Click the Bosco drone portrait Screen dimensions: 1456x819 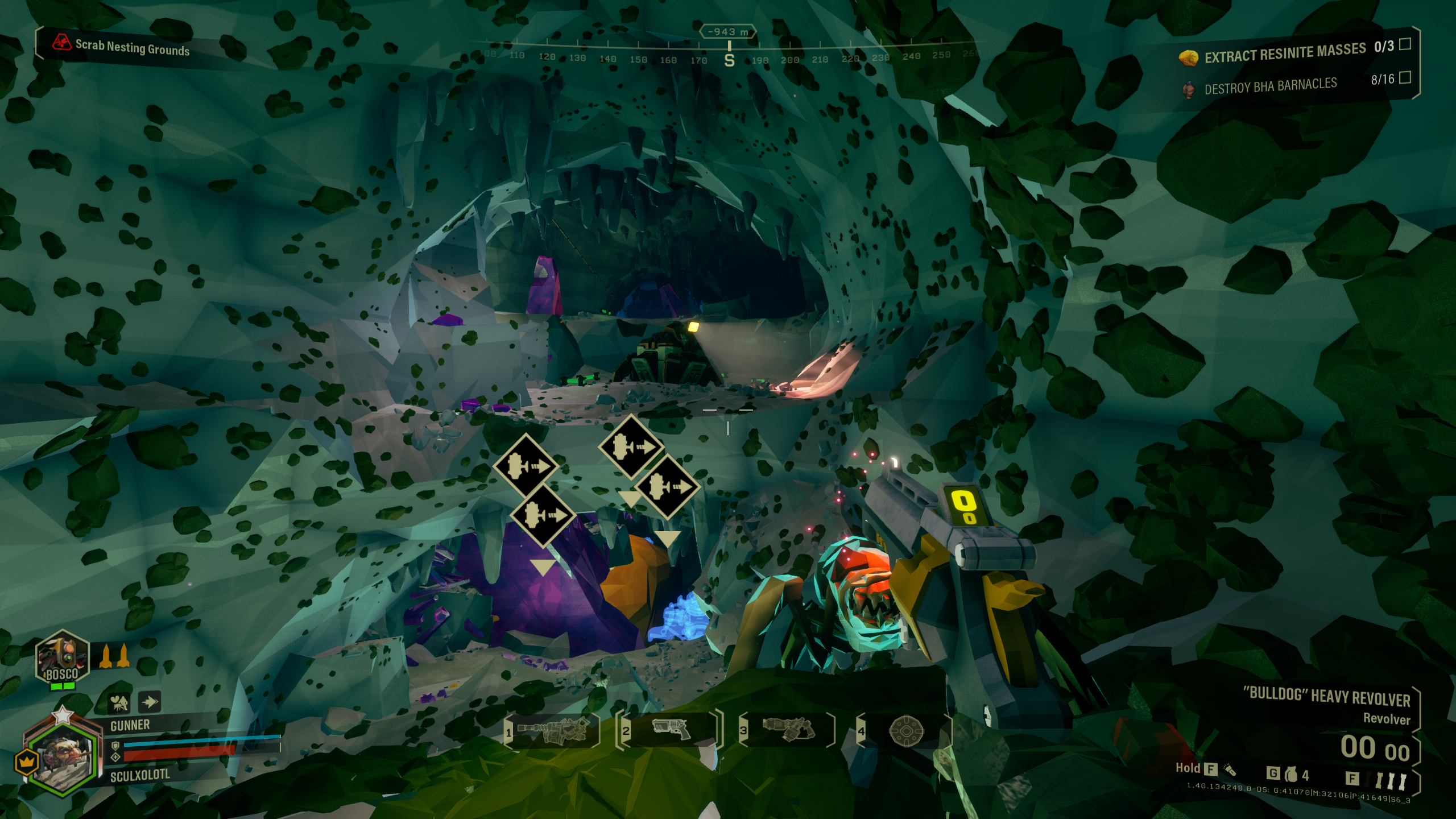[62, 657]
